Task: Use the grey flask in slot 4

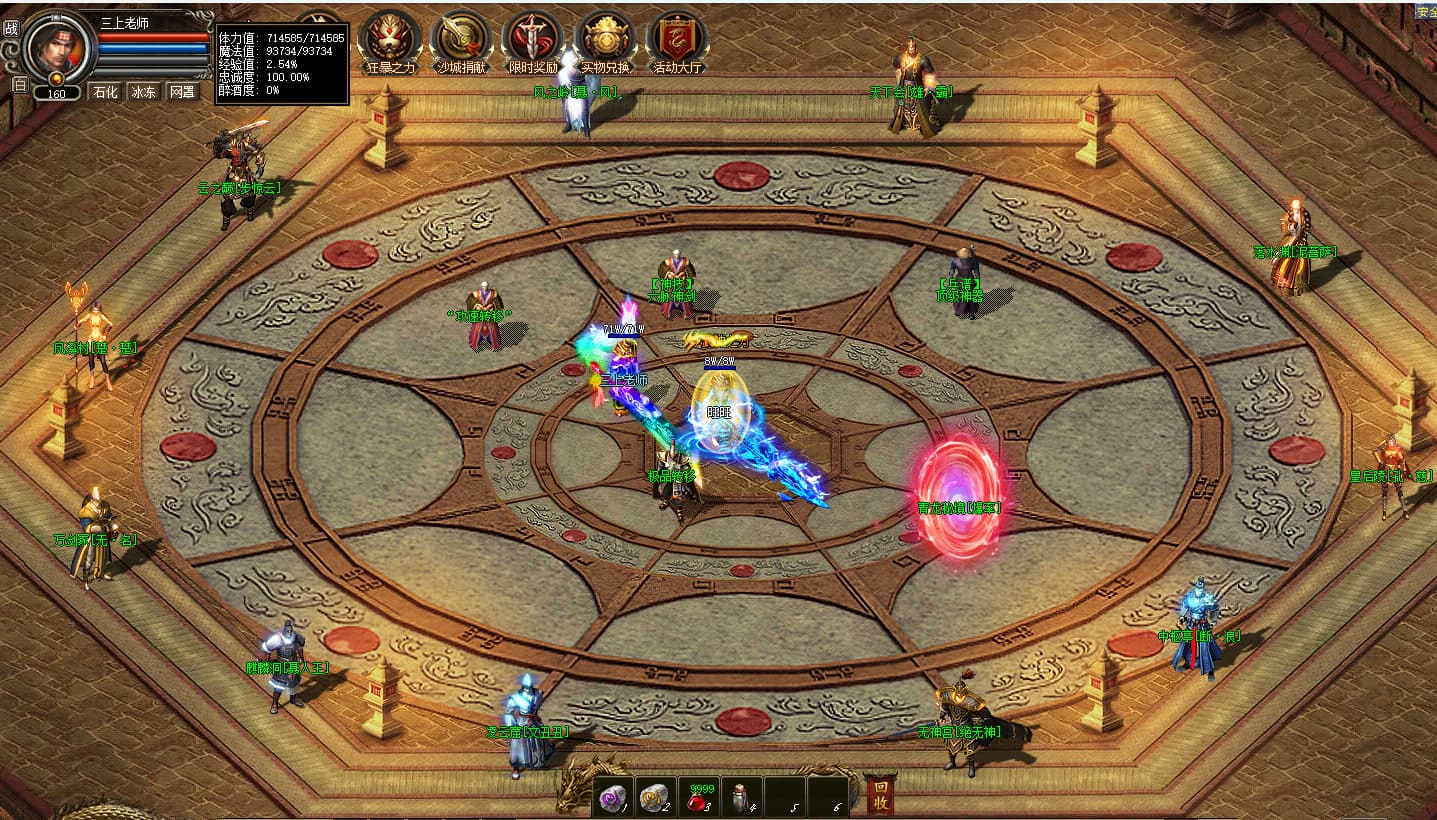Action: point(741,796)
